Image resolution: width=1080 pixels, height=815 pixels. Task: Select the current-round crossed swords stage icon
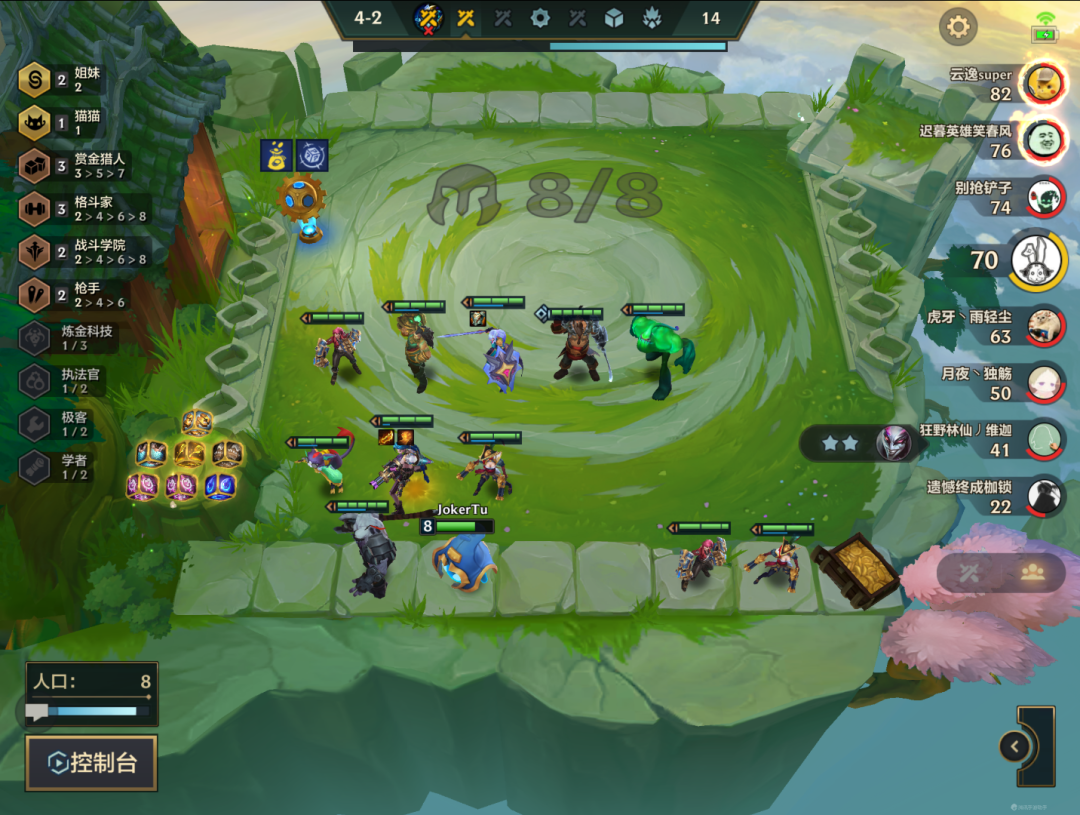point(465,17)
